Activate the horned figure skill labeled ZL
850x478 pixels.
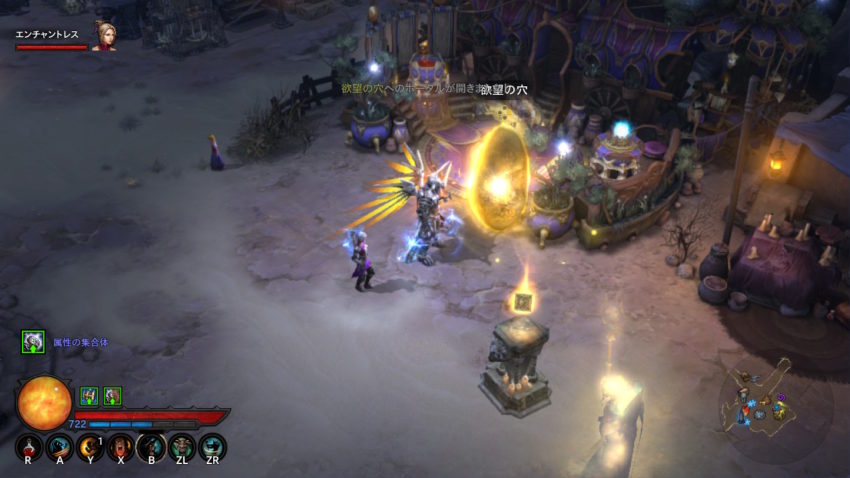point(182,446)
